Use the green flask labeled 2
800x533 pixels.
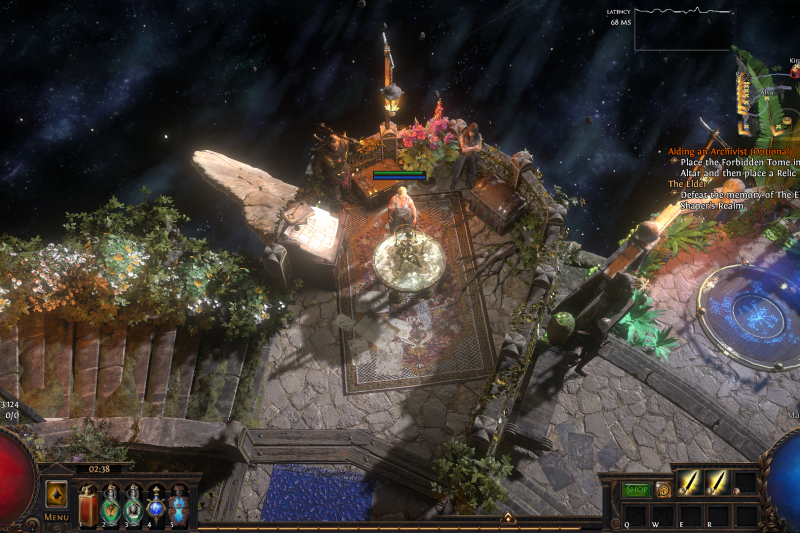pos(111,504)
